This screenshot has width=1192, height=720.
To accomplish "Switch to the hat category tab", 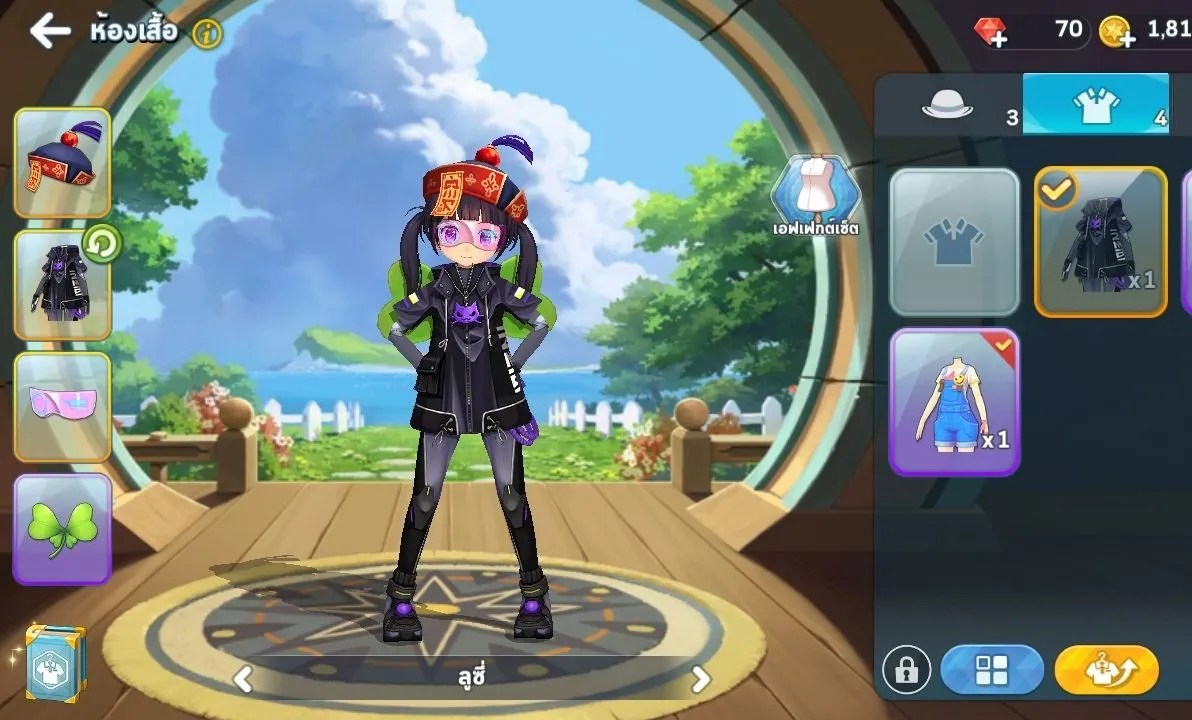I will coord(947,105).
